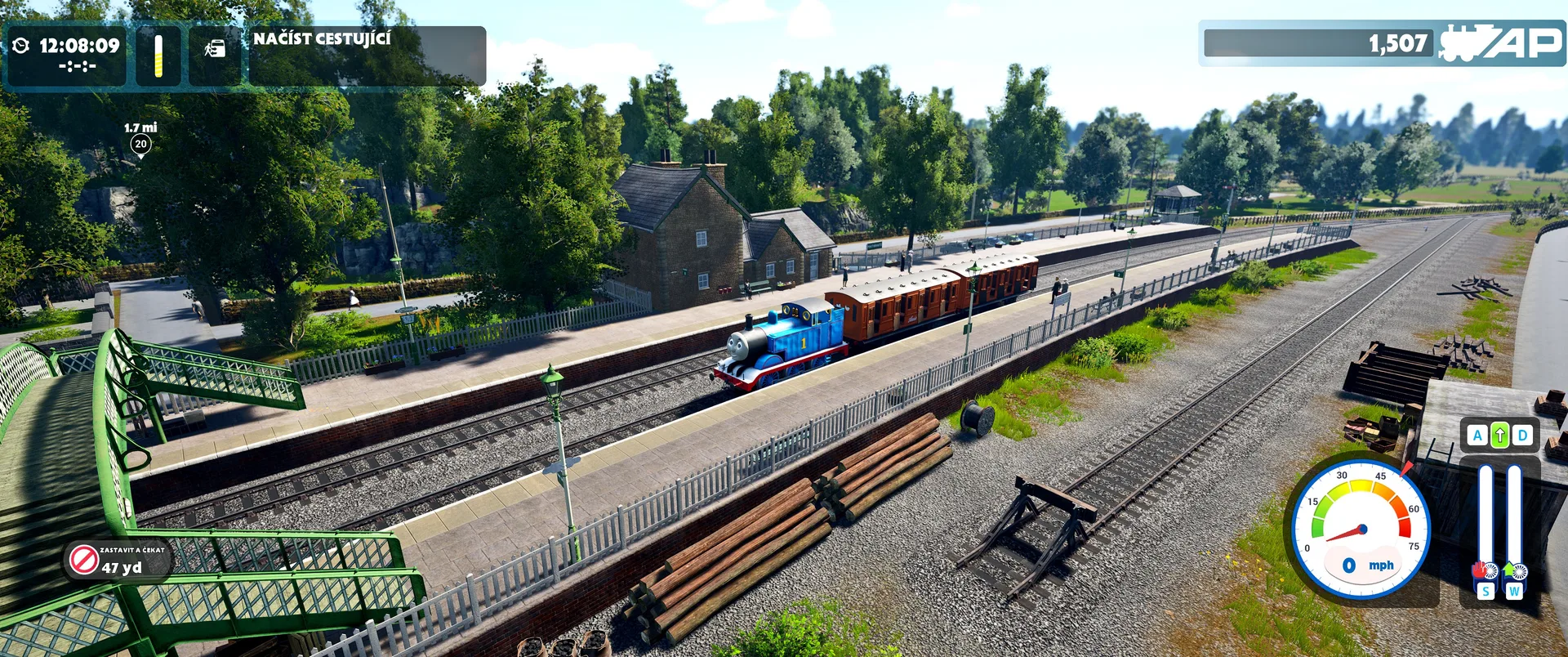Image resolution: width=1568 pixels, height=657 pixels.
Task: Click the green forward reverser arrow
Action: tap(1499, 436)
